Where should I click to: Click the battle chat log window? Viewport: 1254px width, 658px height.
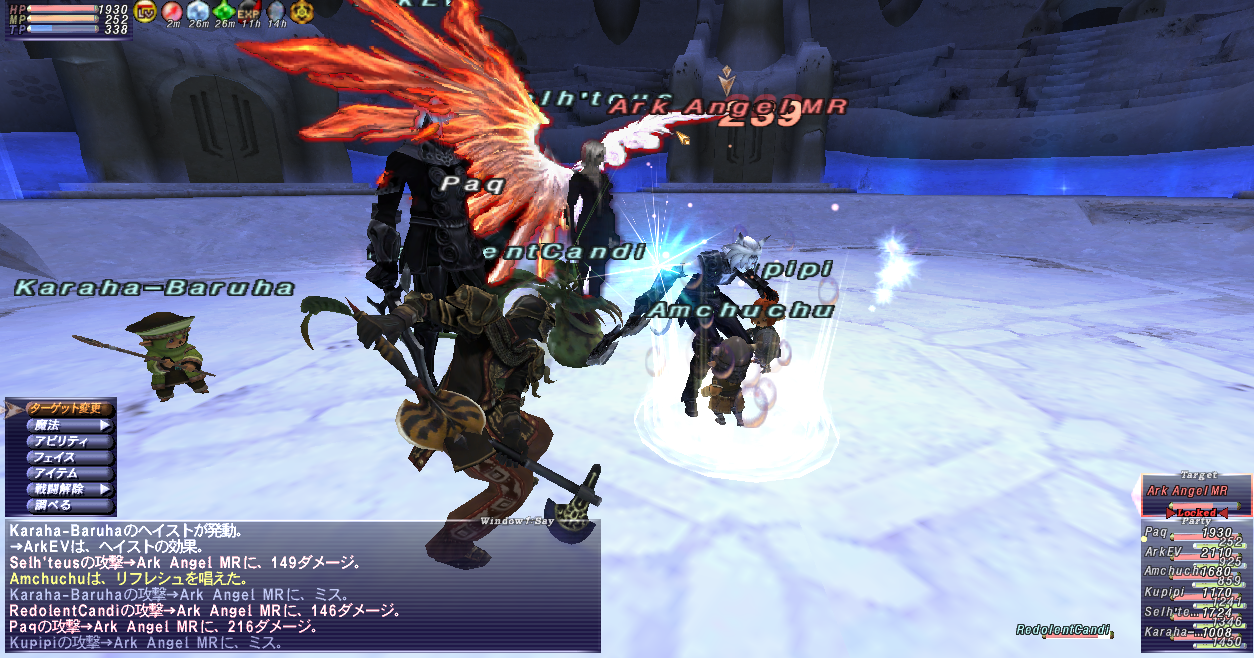point(302,586)
